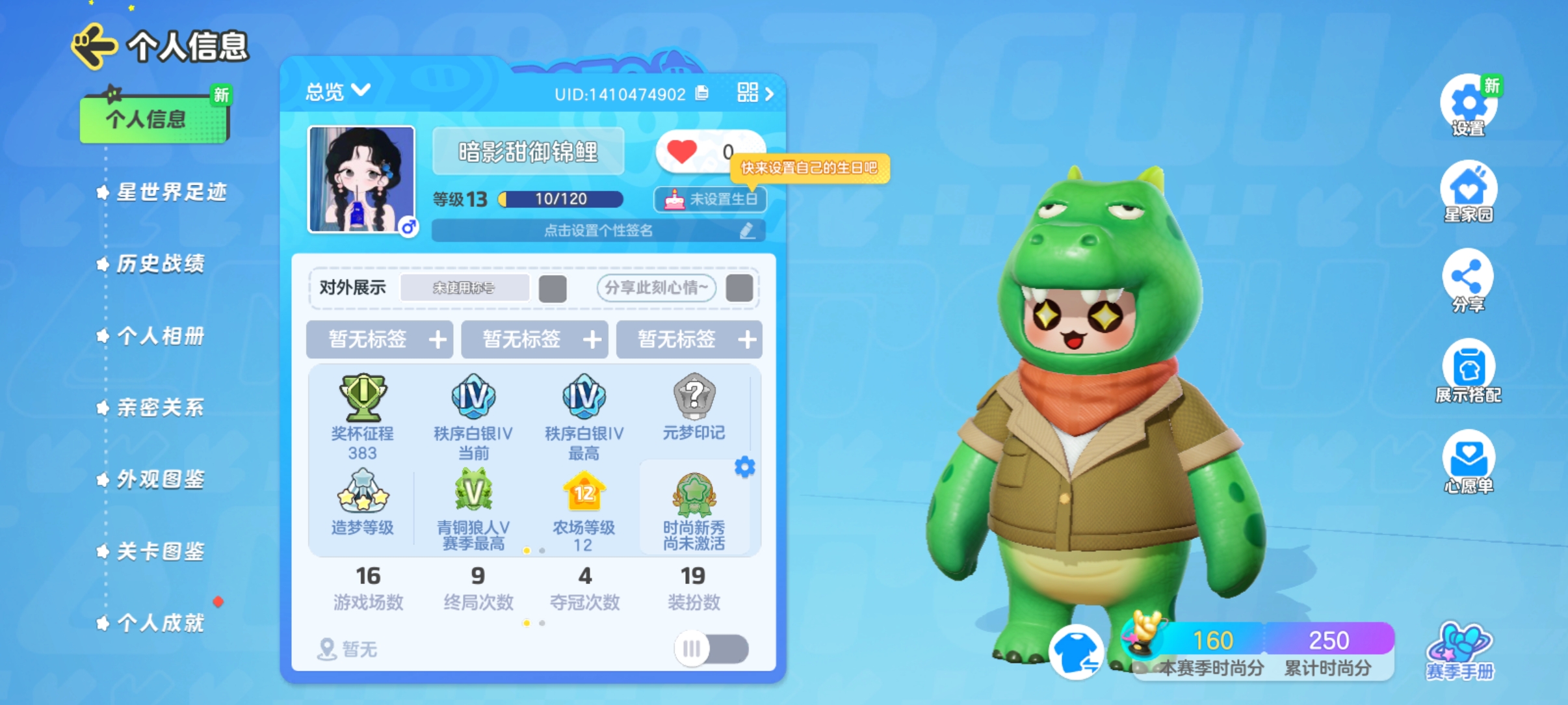Show 个人成就 achievements
The width and height of the screenshot is (1568, 705).
pos(160,623)
